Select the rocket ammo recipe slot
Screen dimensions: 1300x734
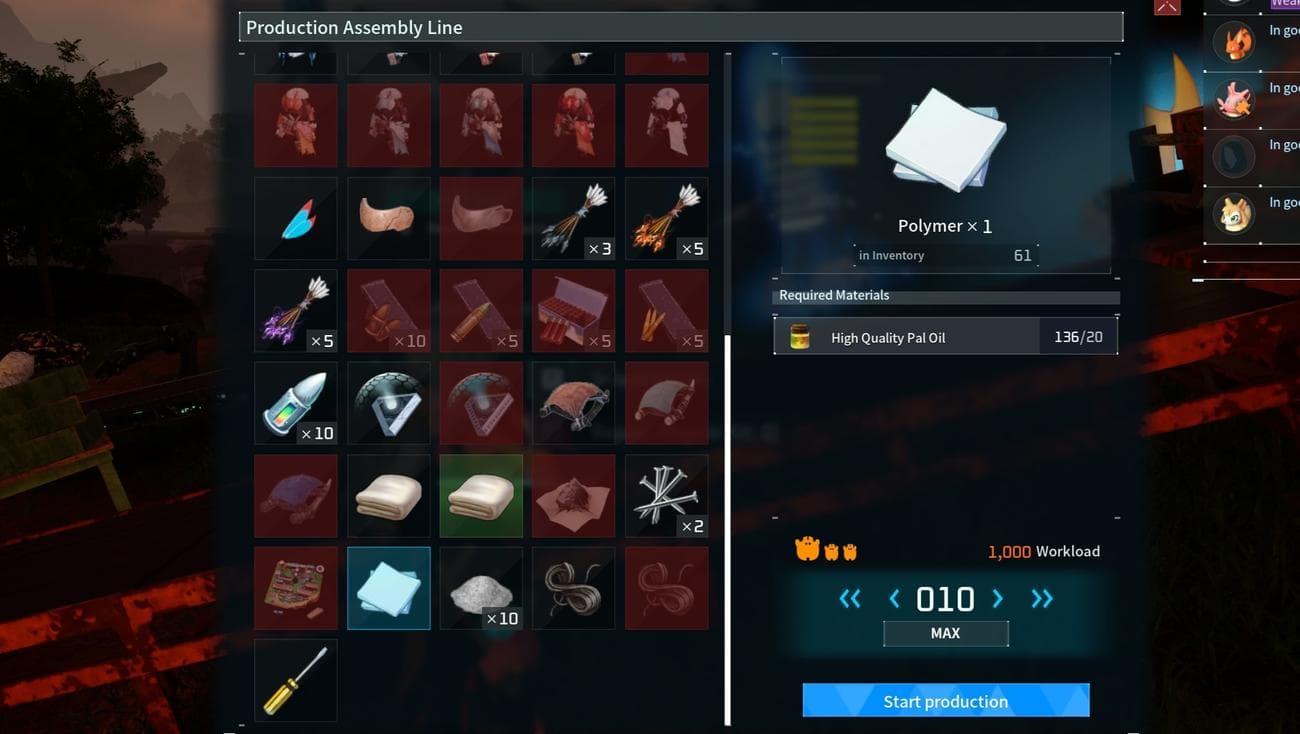(296, 403)
